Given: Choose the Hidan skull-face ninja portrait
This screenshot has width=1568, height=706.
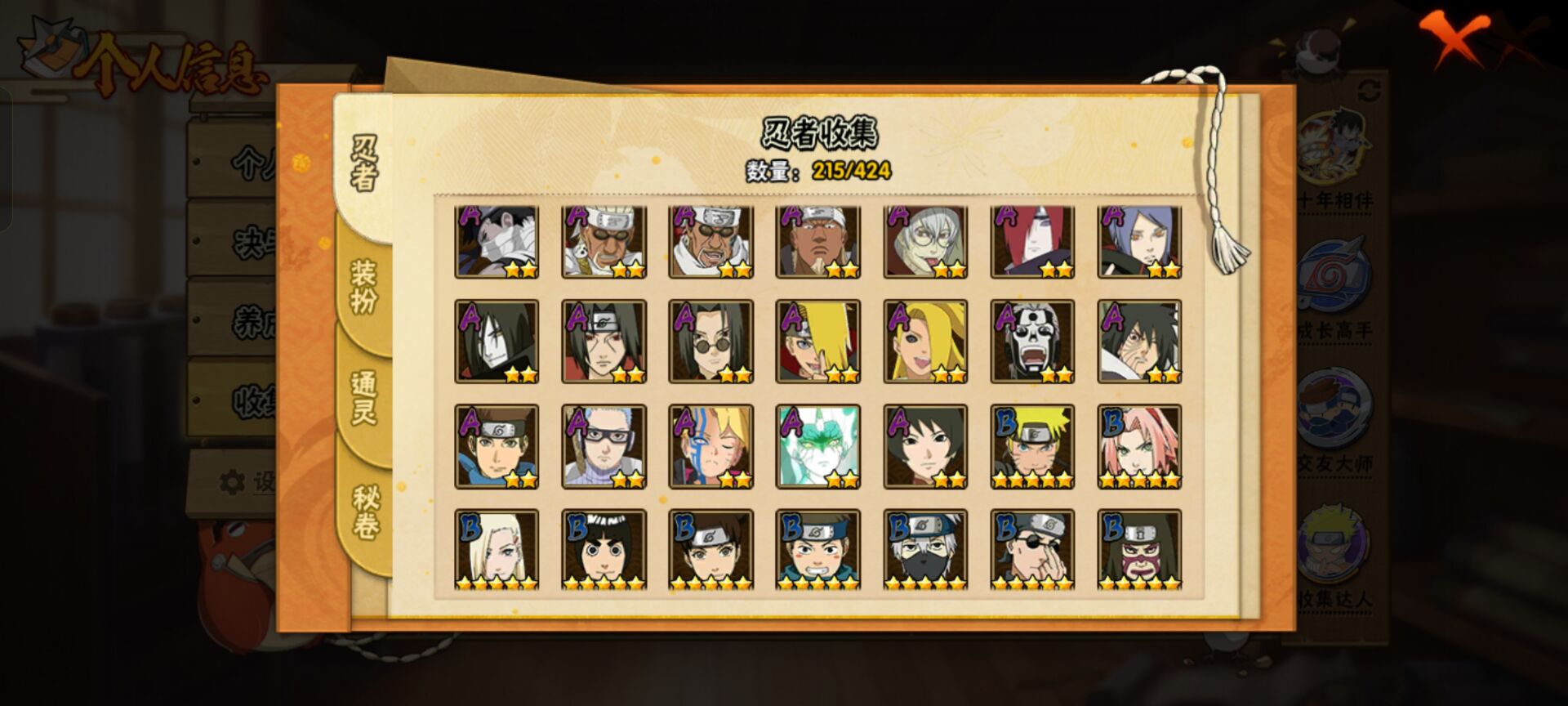Looking at the screenshot, I should (1032, 342).
